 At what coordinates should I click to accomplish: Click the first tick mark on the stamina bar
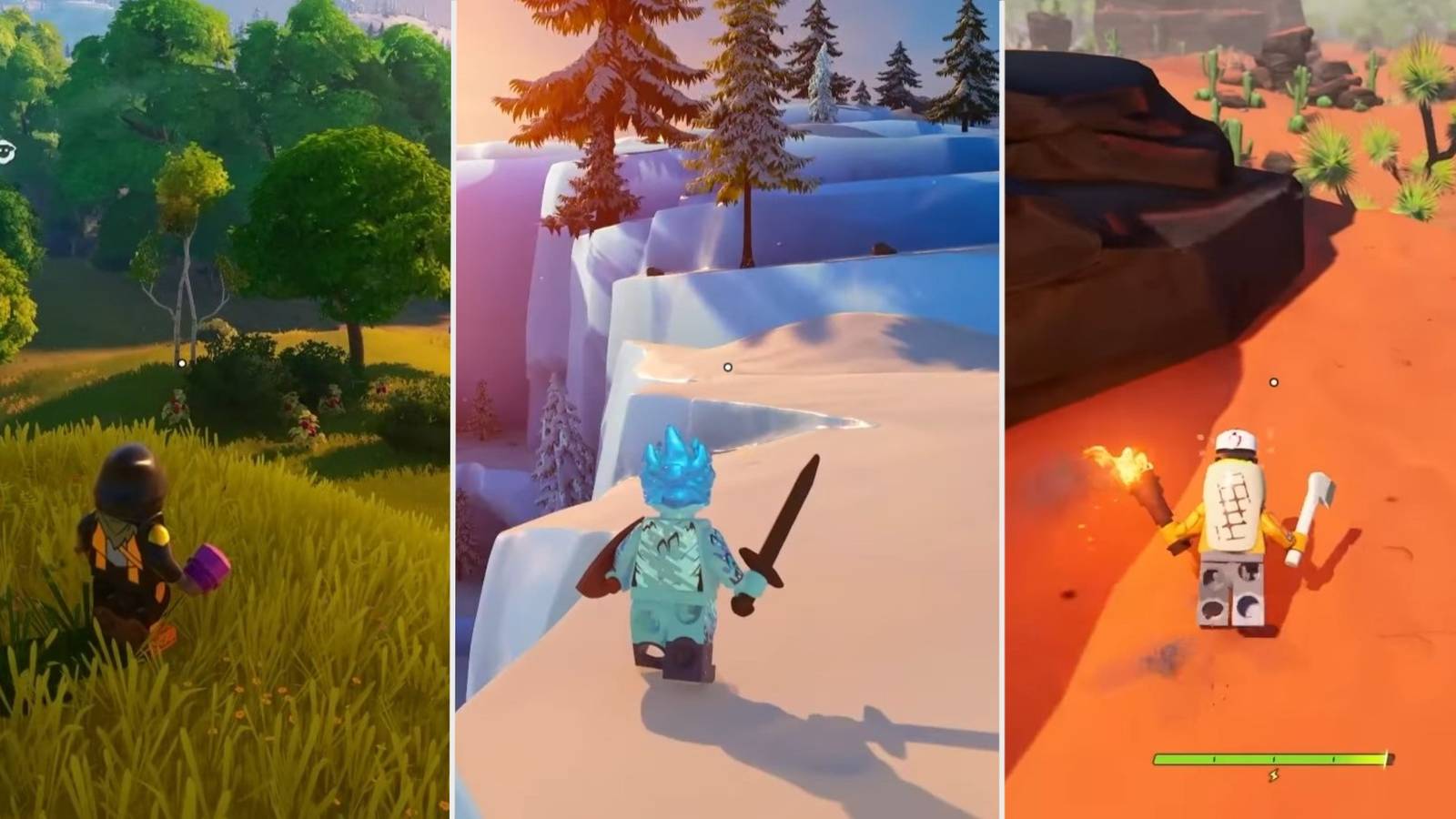(x=1214, y=758)
